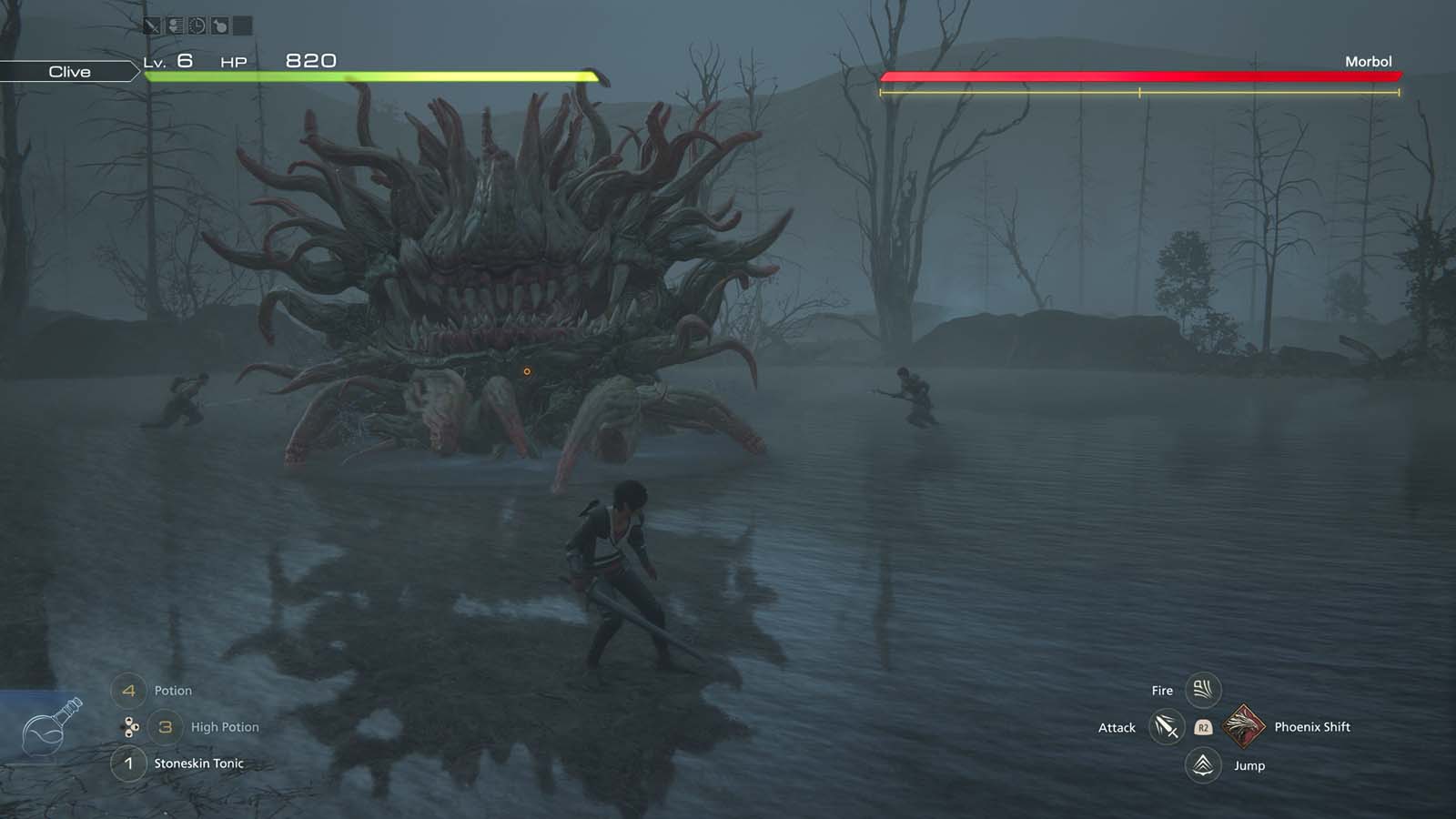Select the Fire ability icon
1456x819 pixels.
point(1203,690)
